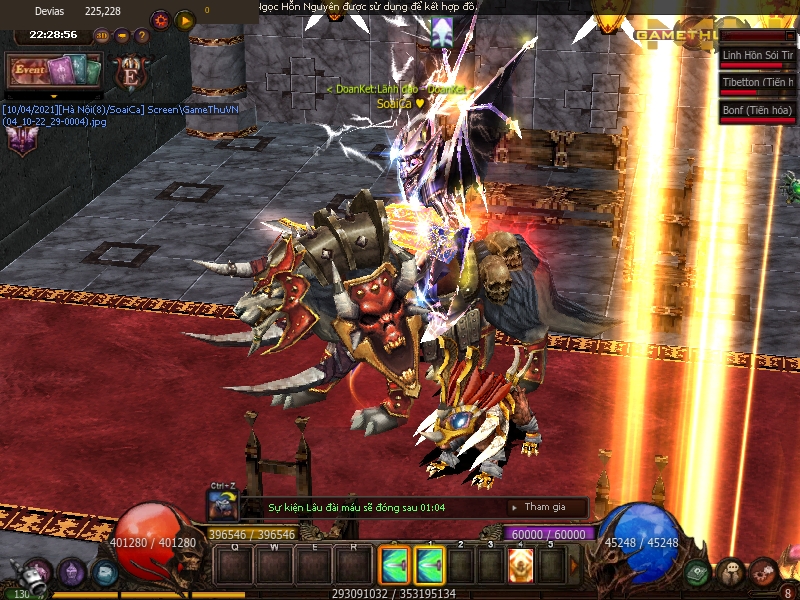The width and height of the screenshot is (800, 600).
Task: Open the blue scroll icon beside health orb
Action: tap(104, 573)
